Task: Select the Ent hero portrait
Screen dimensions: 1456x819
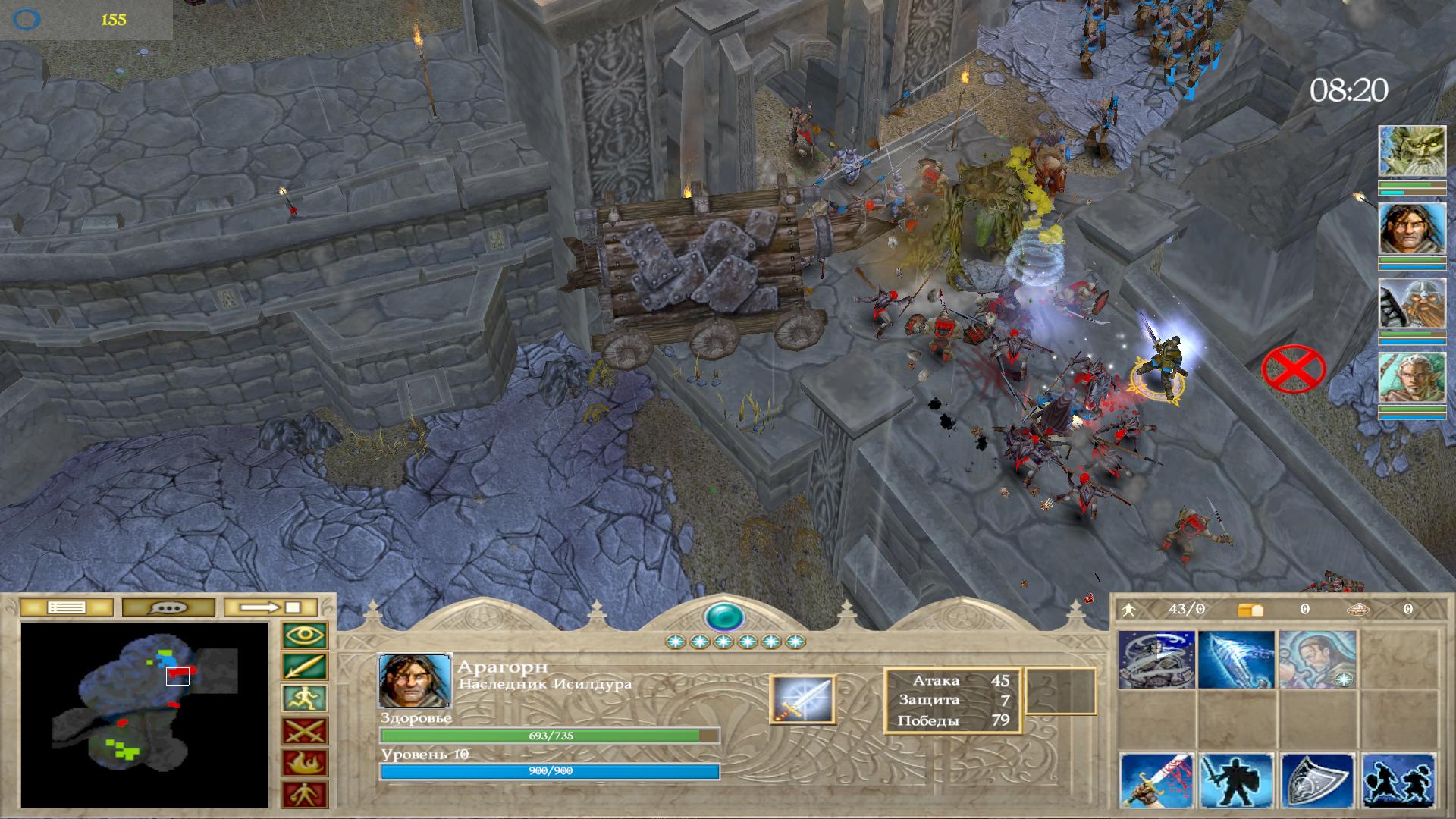Action: [x=1411, y=152]
